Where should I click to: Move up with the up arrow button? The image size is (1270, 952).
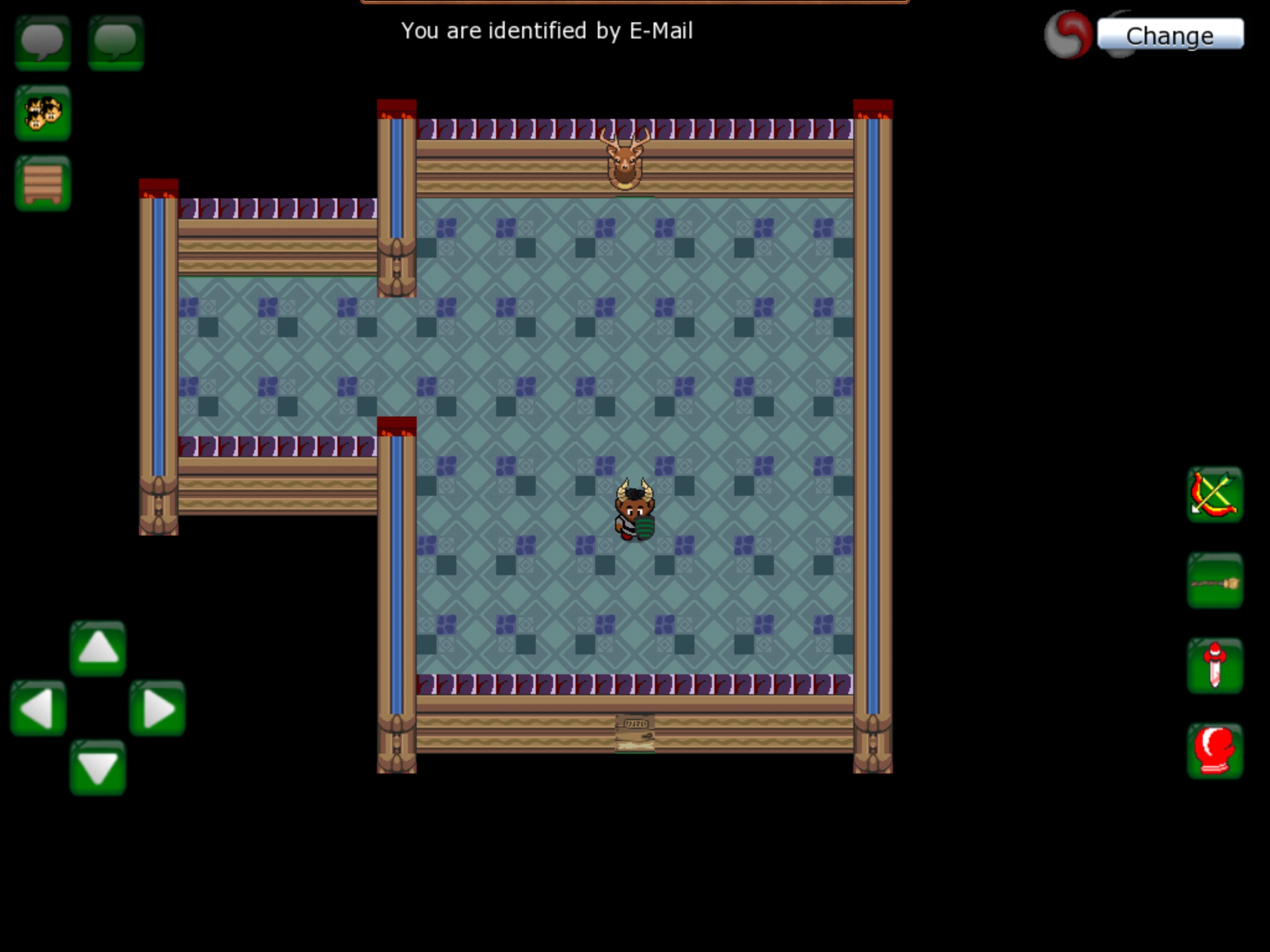coord(97,648)
